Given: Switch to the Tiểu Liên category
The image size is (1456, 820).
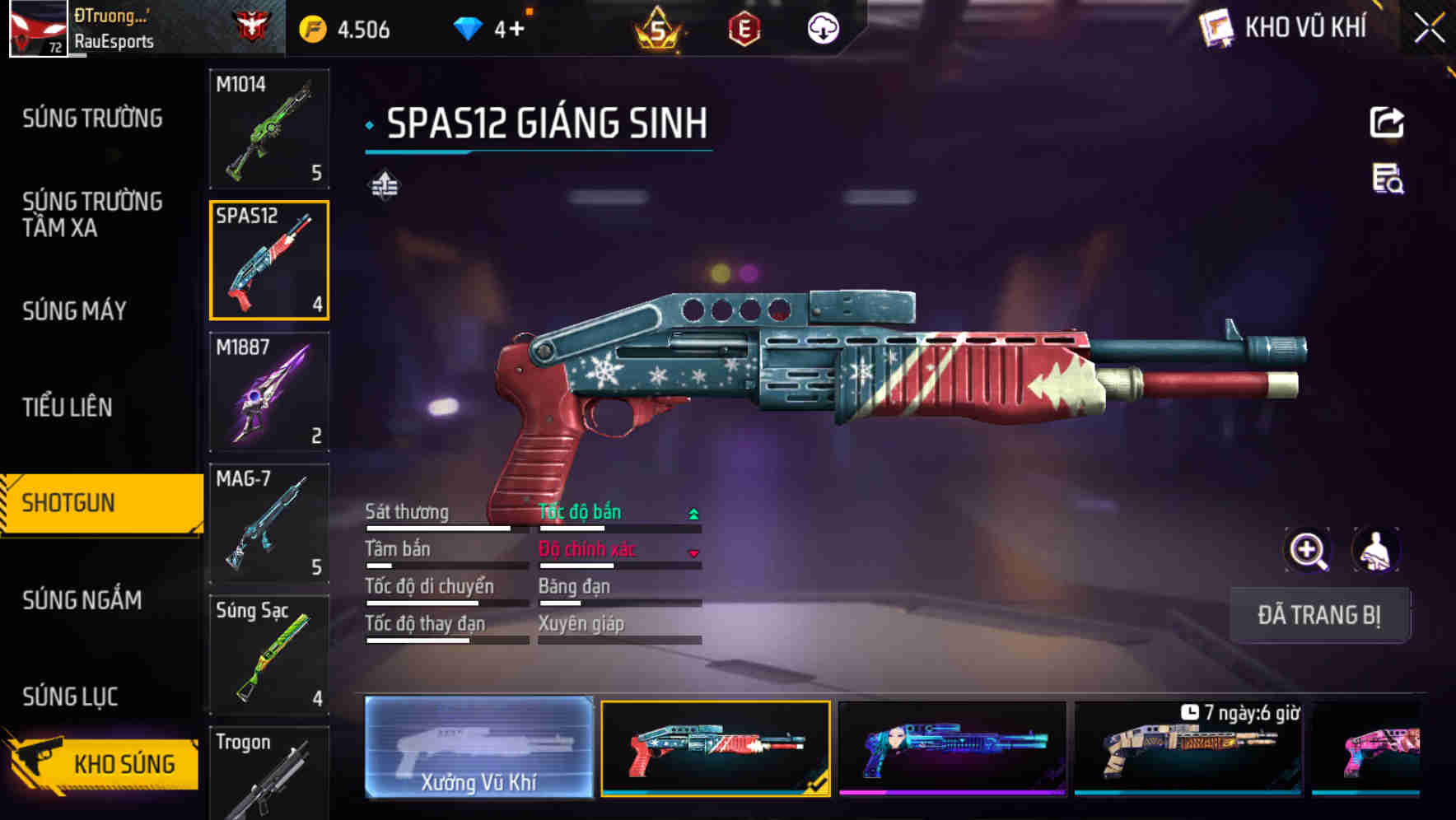Looking at the screenshot, I should pyautogui.click(x=68, y=407).
